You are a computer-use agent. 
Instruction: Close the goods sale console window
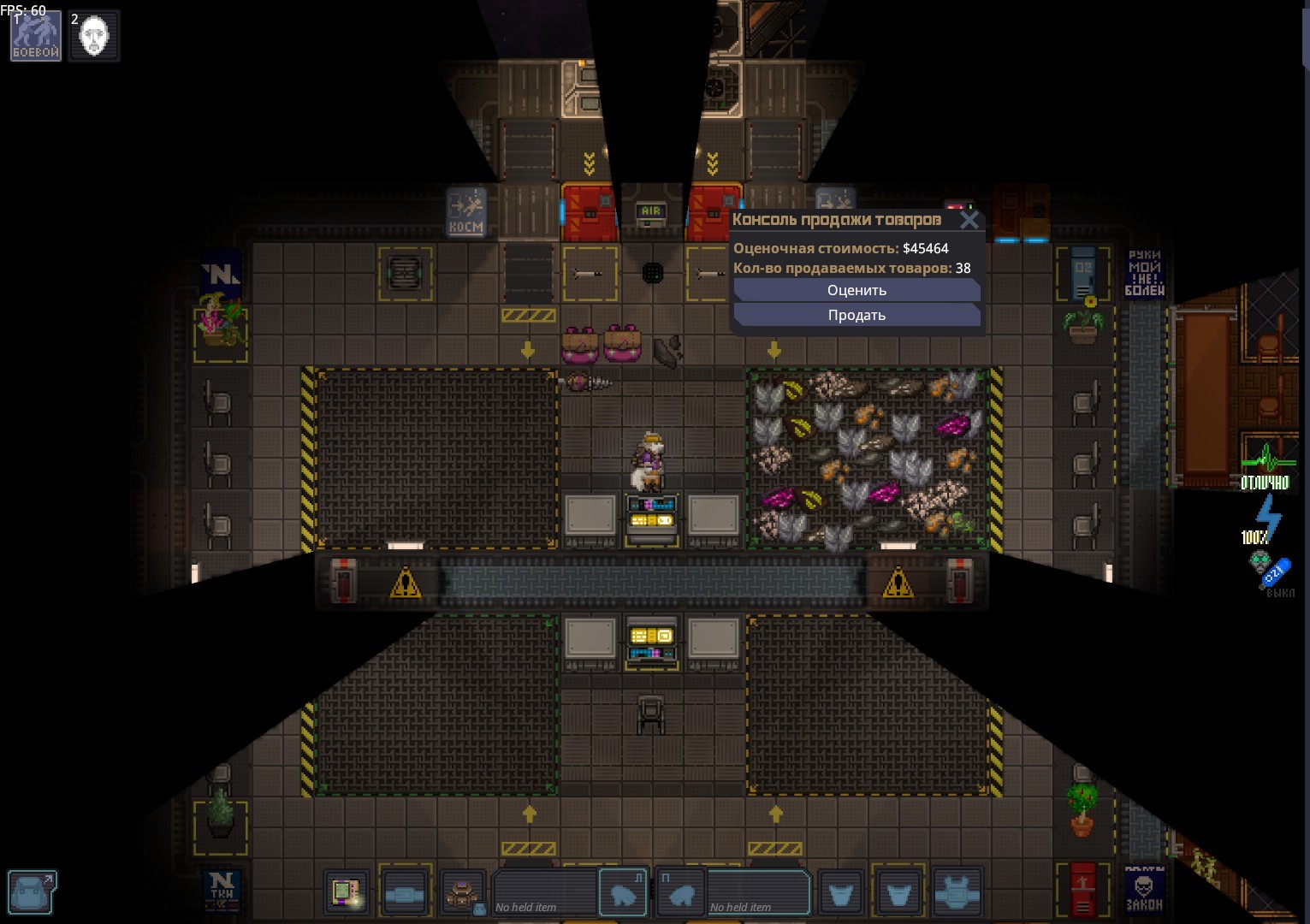(969, 221)
